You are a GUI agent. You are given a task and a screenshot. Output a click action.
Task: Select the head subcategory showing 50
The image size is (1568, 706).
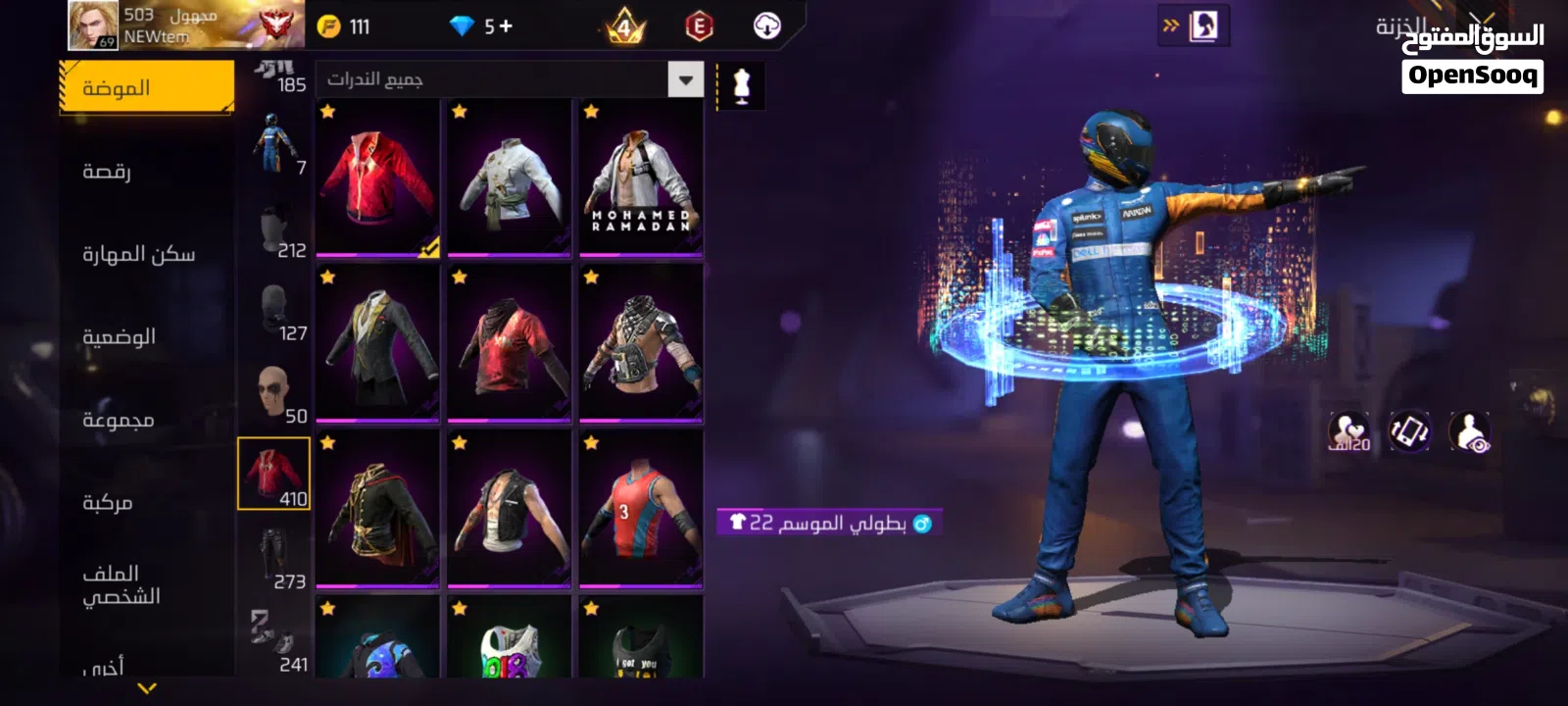(x=274, y=392)
